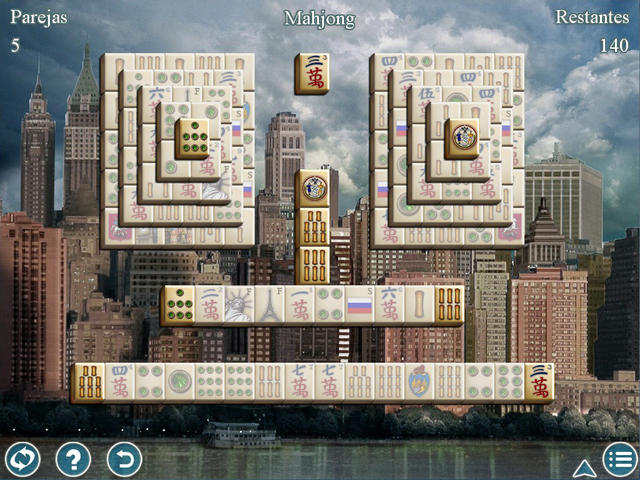Select the six-wan tile in the middle row
The image size is (640, 480).
tap(389, 306)
